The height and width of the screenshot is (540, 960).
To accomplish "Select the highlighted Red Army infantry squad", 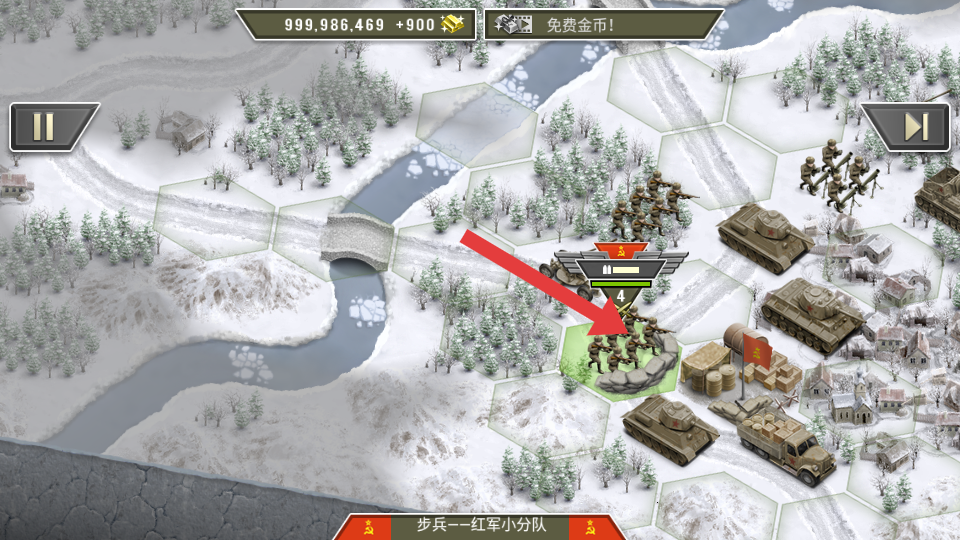I will (x=620, y=355).
